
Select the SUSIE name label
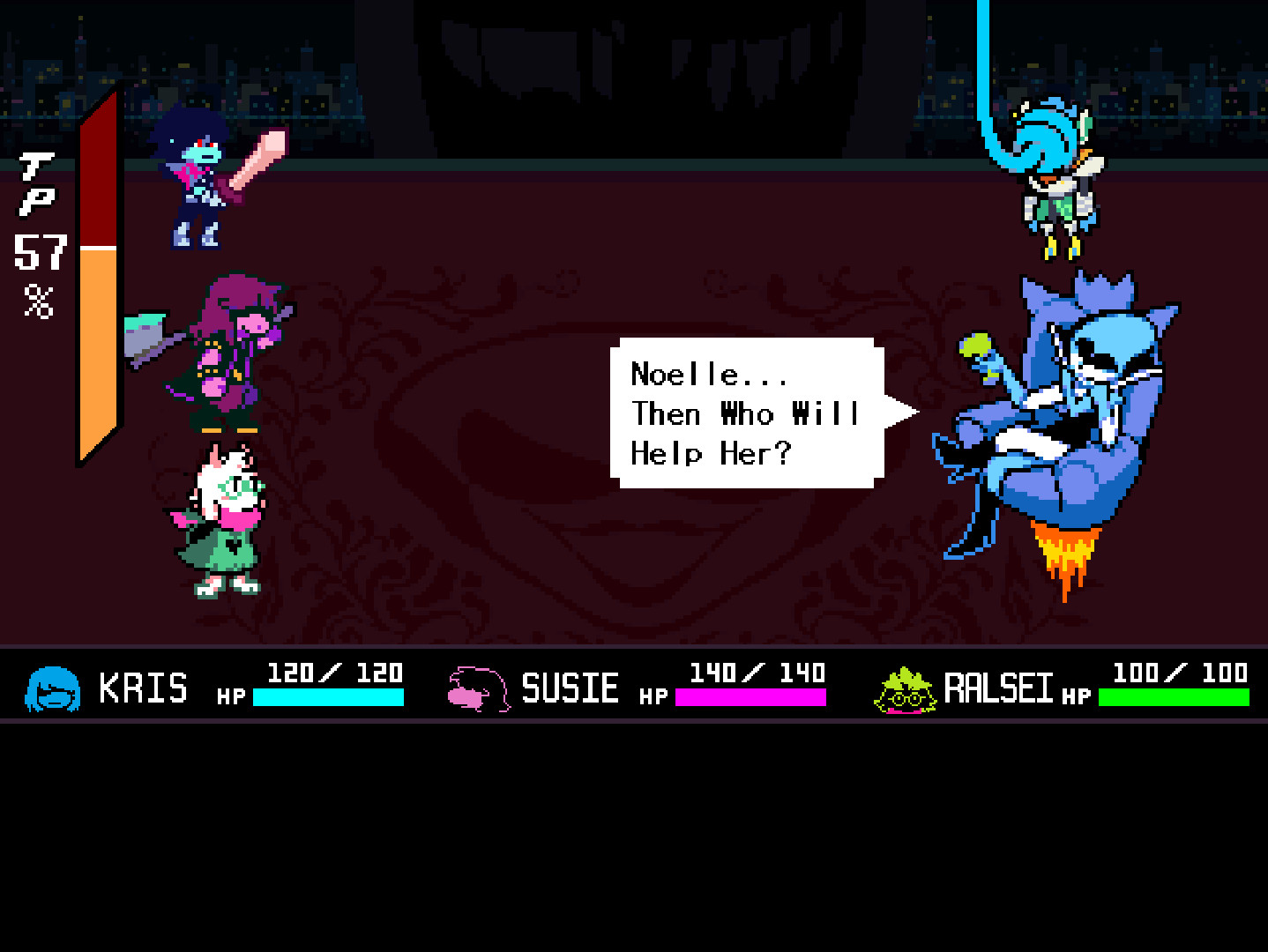[x=571, y=688]
